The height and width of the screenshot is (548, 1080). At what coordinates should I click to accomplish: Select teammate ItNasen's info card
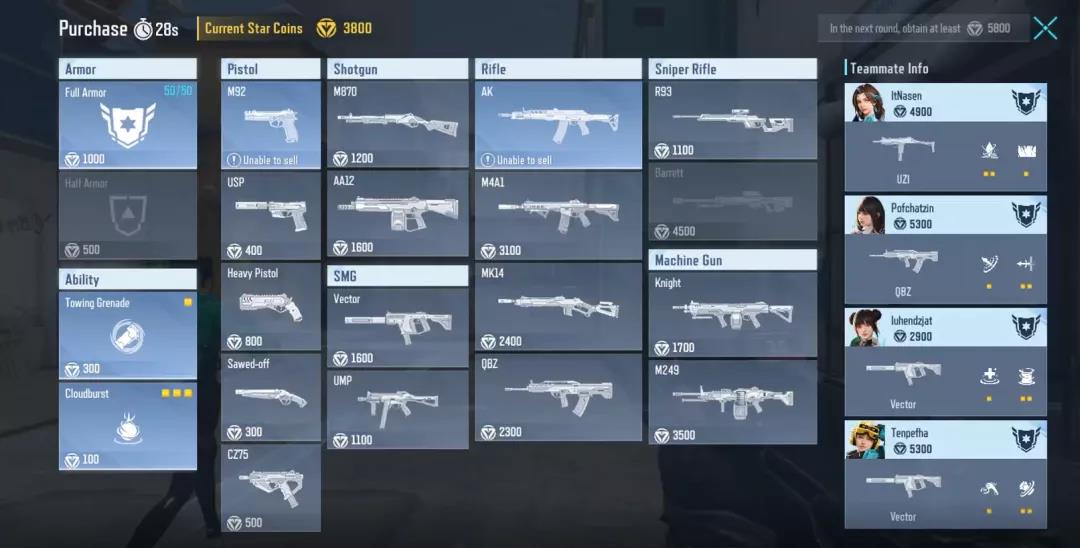(945, 138)
